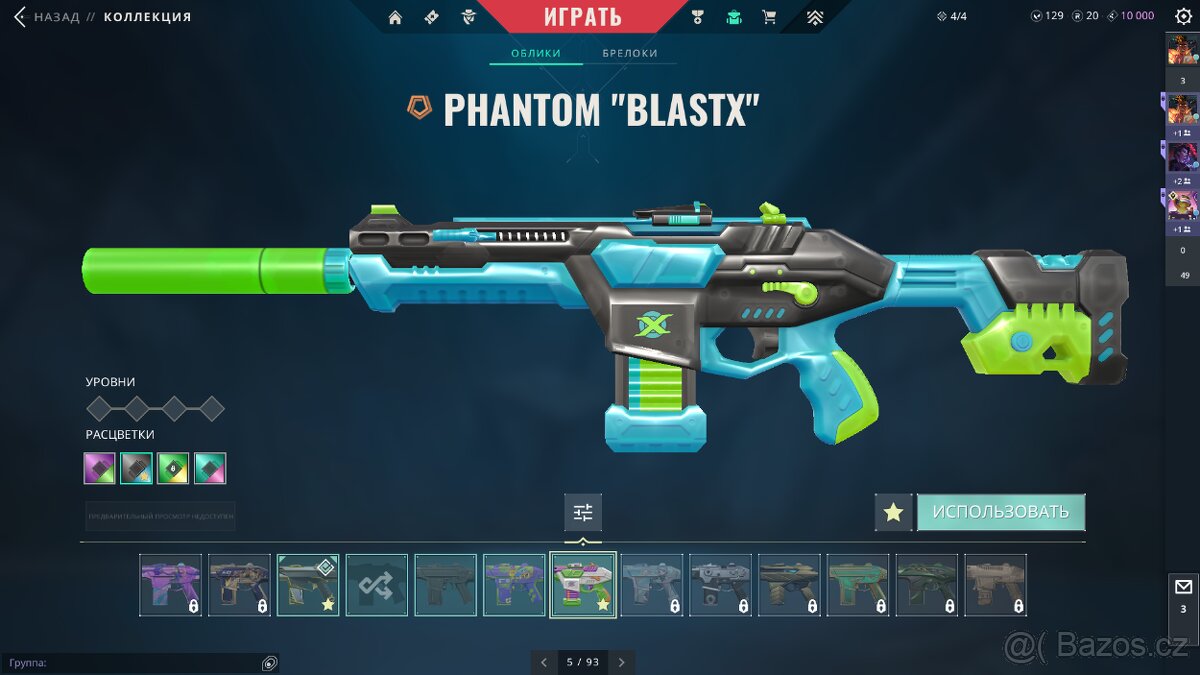This screenshot has height=675, width=1200.
Task: Go back via the НАЗАД button
Action: point(48,17)
